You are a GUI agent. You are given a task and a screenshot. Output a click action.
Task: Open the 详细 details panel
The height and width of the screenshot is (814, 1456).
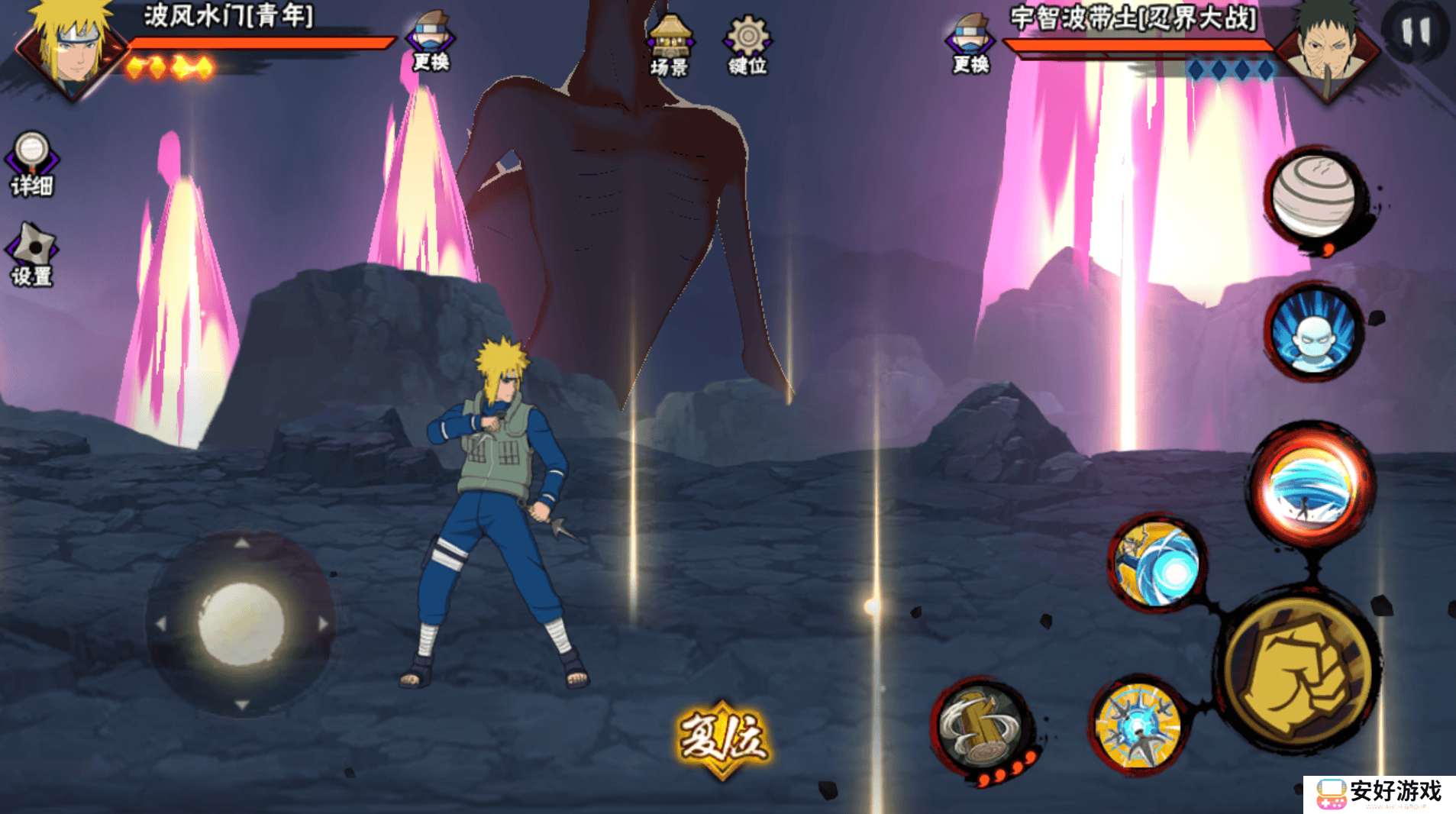tap(31, 163)
